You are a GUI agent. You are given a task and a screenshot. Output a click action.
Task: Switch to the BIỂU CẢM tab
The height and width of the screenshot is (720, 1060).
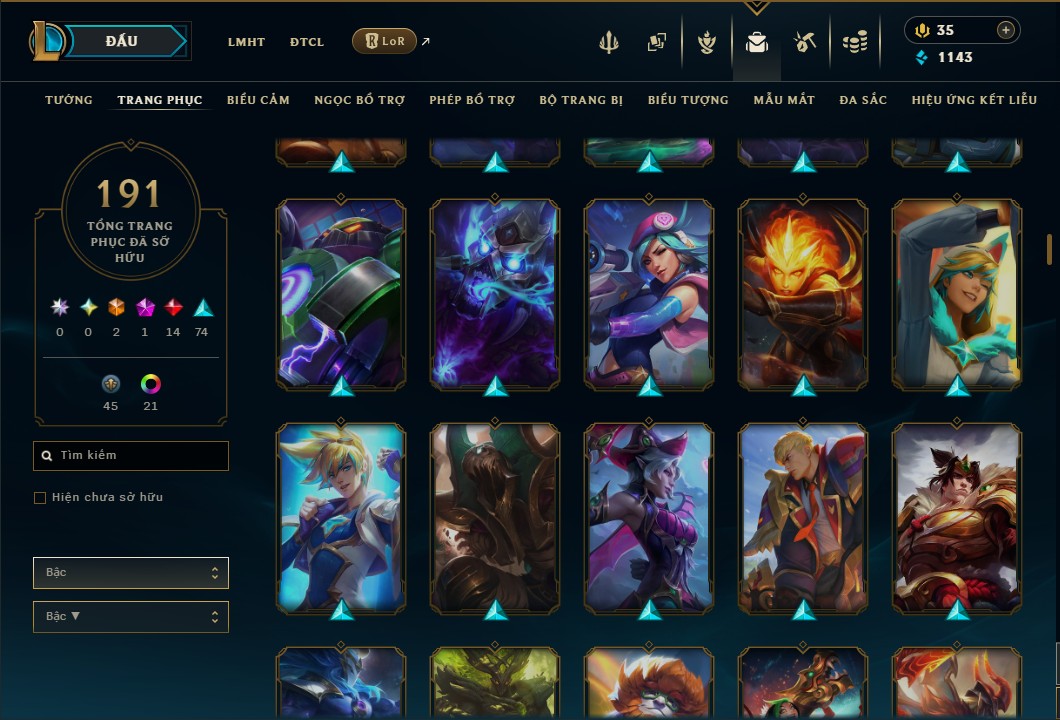point(258,100)
